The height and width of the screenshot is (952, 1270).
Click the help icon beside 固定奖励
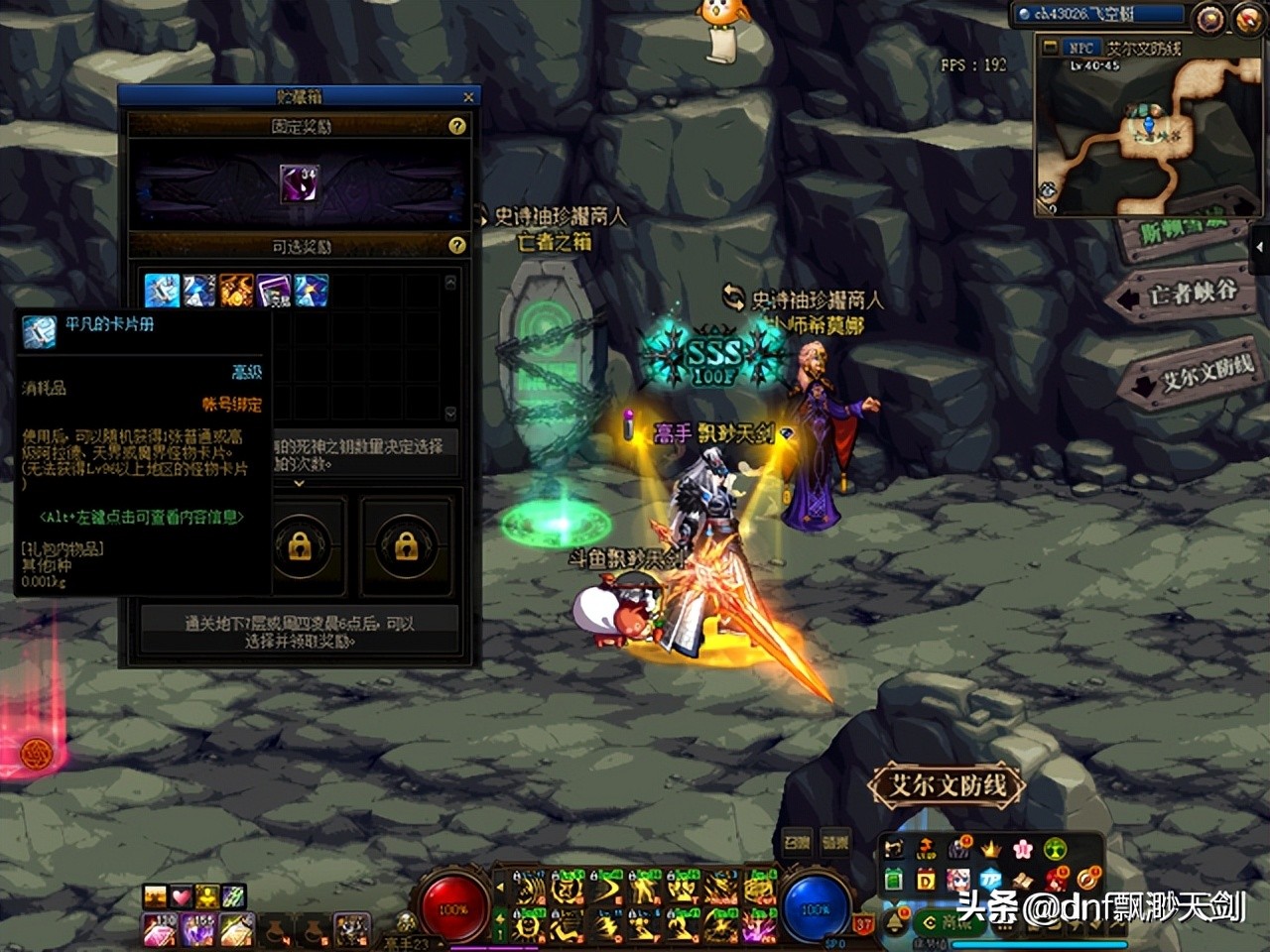coord(457,126)
